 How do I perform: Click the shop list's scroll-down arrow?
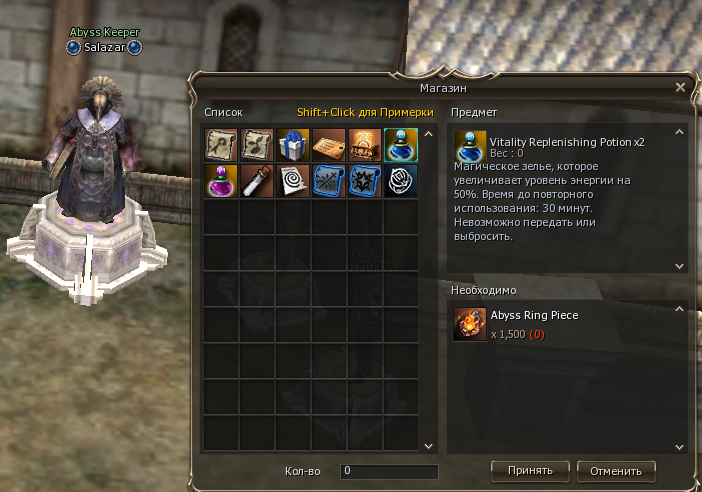428,446
